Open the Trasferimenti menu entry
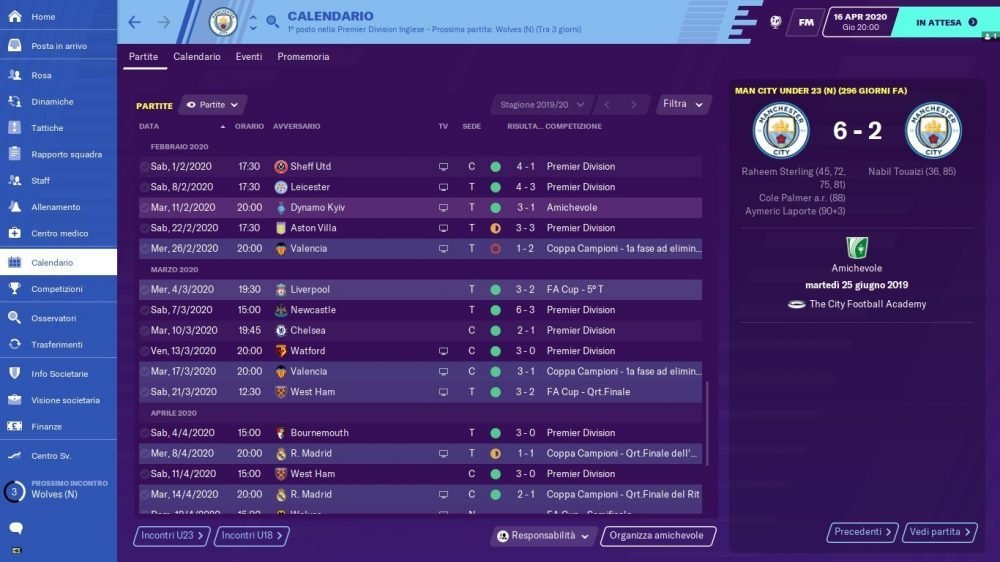The height and width of the screenshot is (562, 1000). tap(57, 344)
